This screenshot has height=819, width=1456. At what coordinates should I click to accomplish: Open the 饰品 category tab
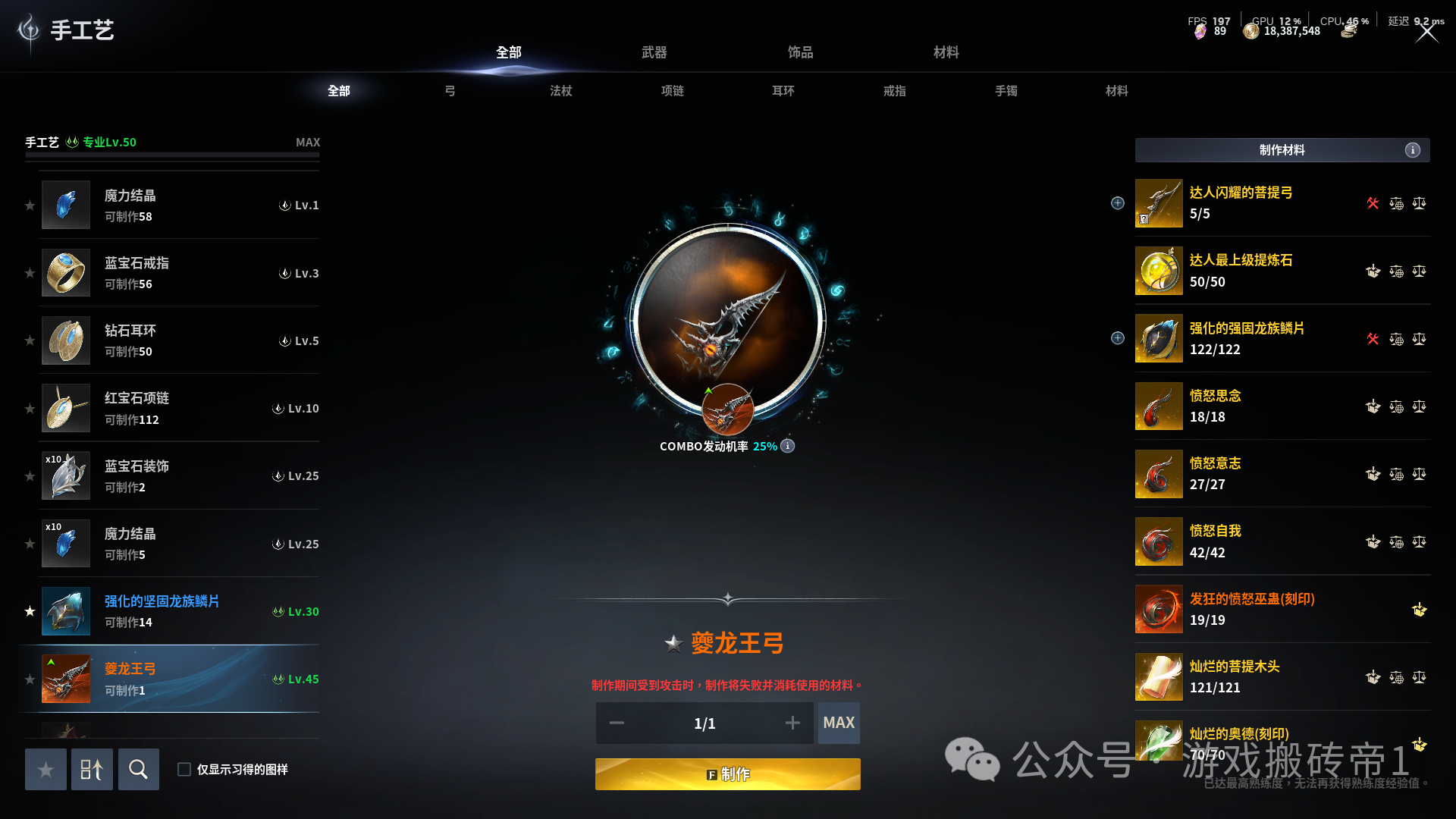pyautogui.click(x=800, y=52)
